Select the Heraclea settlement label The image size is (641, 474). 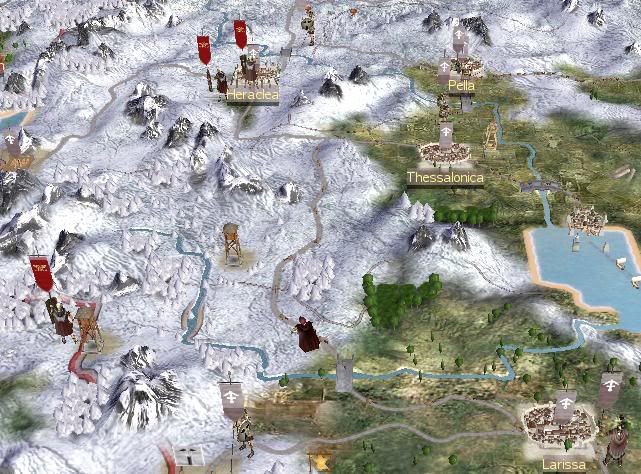point(252,95)
